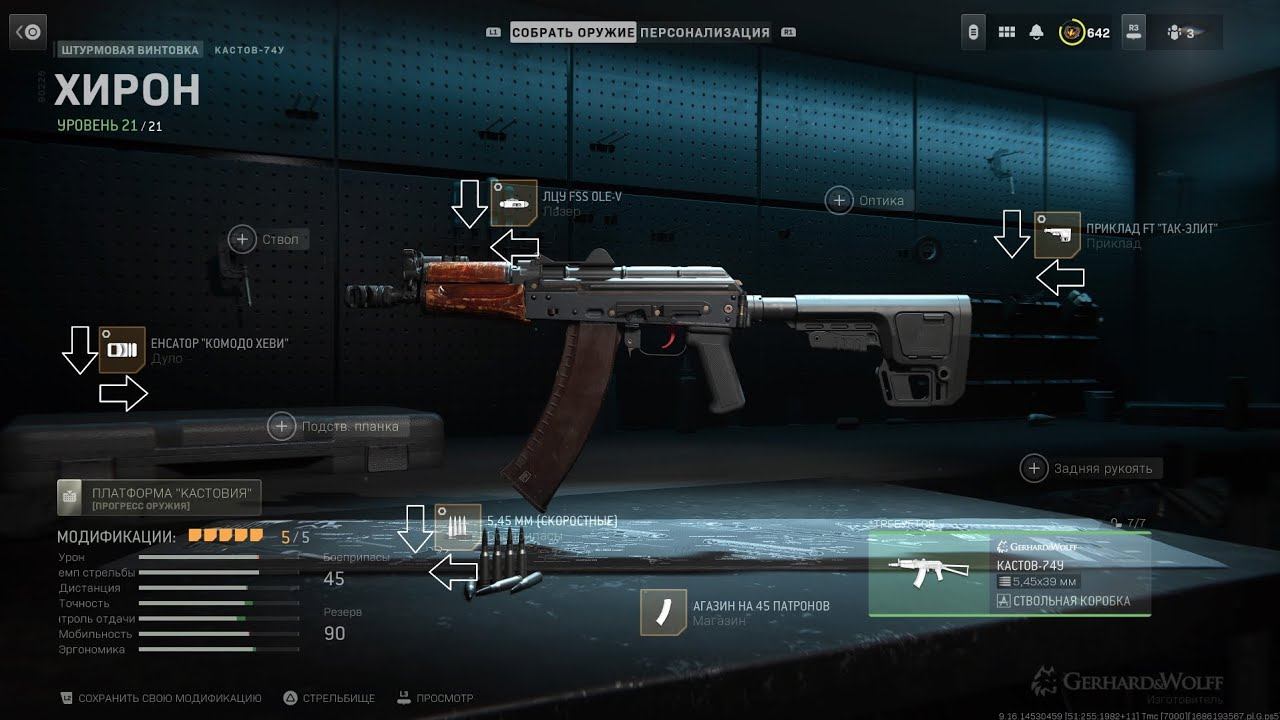Add an attachment to the Оптика slot
Screen dimensions: 1280x720
839,200
